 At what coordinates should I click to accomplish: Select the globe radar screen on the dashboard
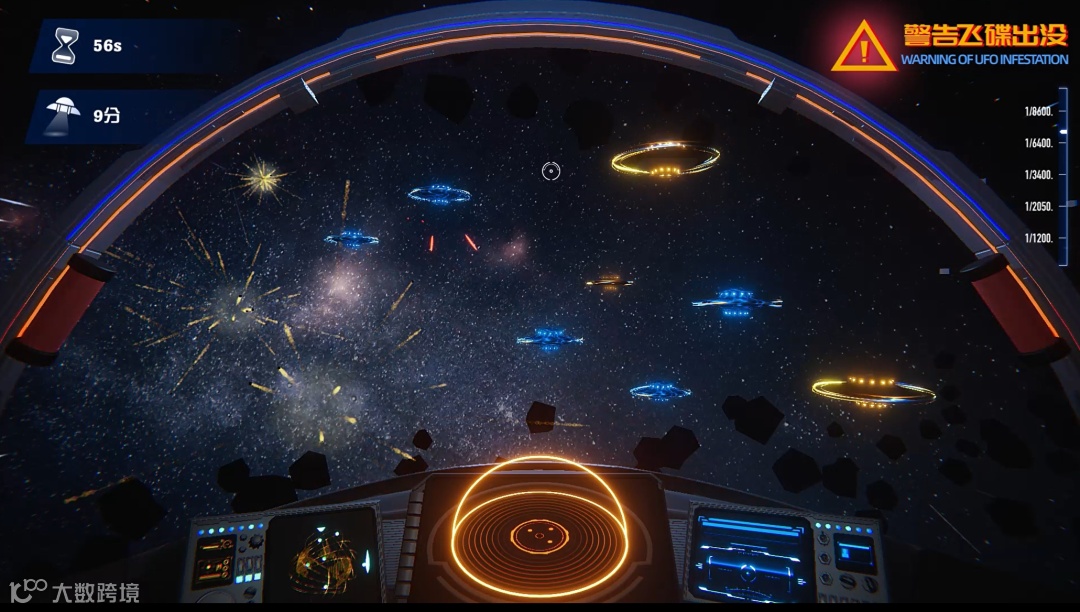[323, 557]
